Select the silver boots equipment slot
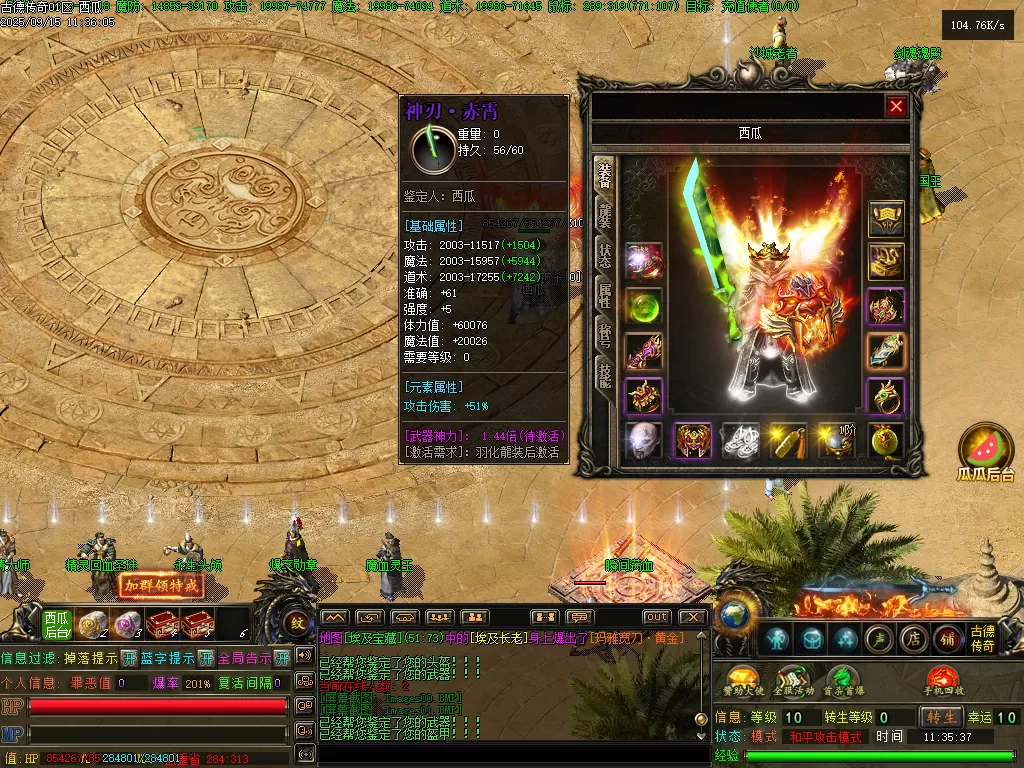1024x768 pixels. pos(740,441)
